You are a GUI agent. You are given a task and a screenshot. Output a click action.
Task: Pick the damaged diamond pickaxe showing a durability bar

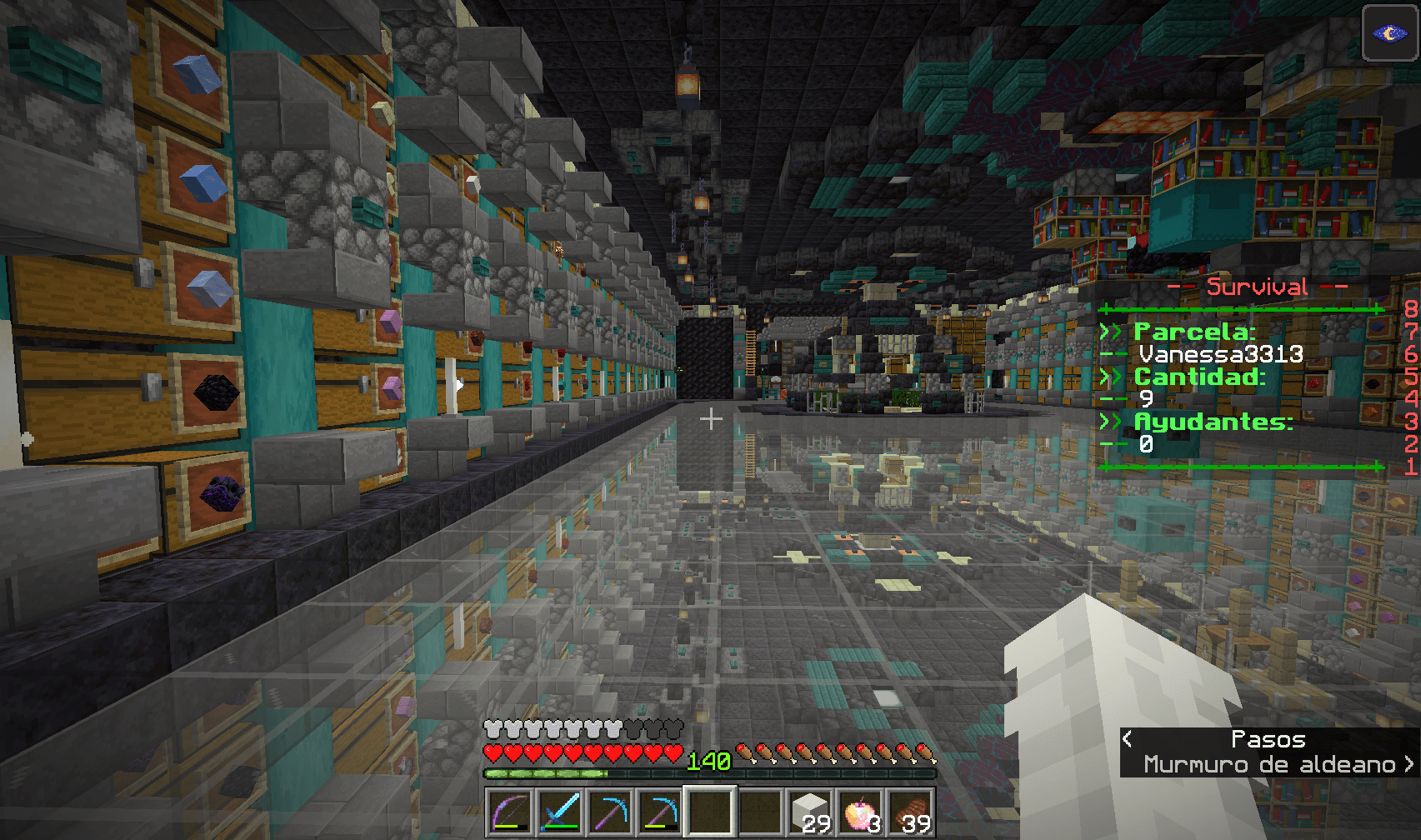click(x=660, y=811)
